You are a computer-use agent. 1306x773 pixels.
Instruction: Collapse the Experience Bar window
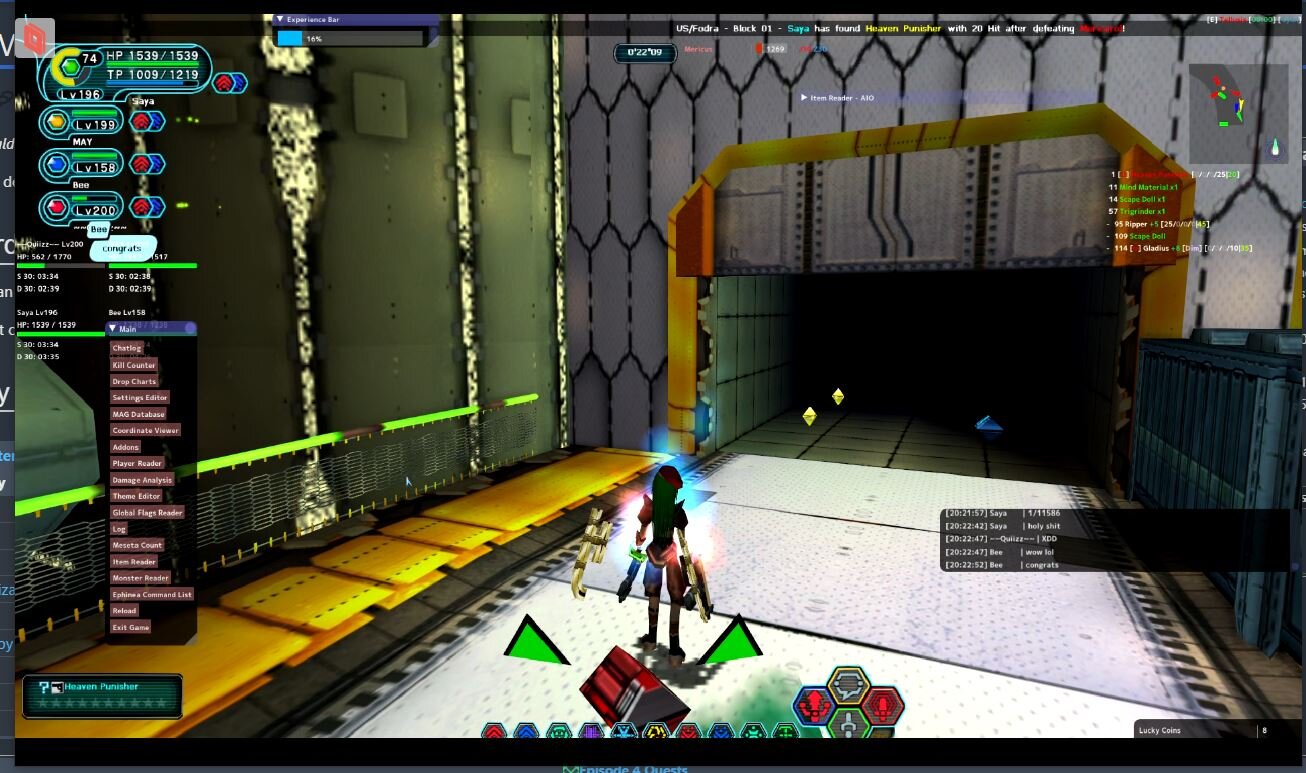[x=280, y=19]
